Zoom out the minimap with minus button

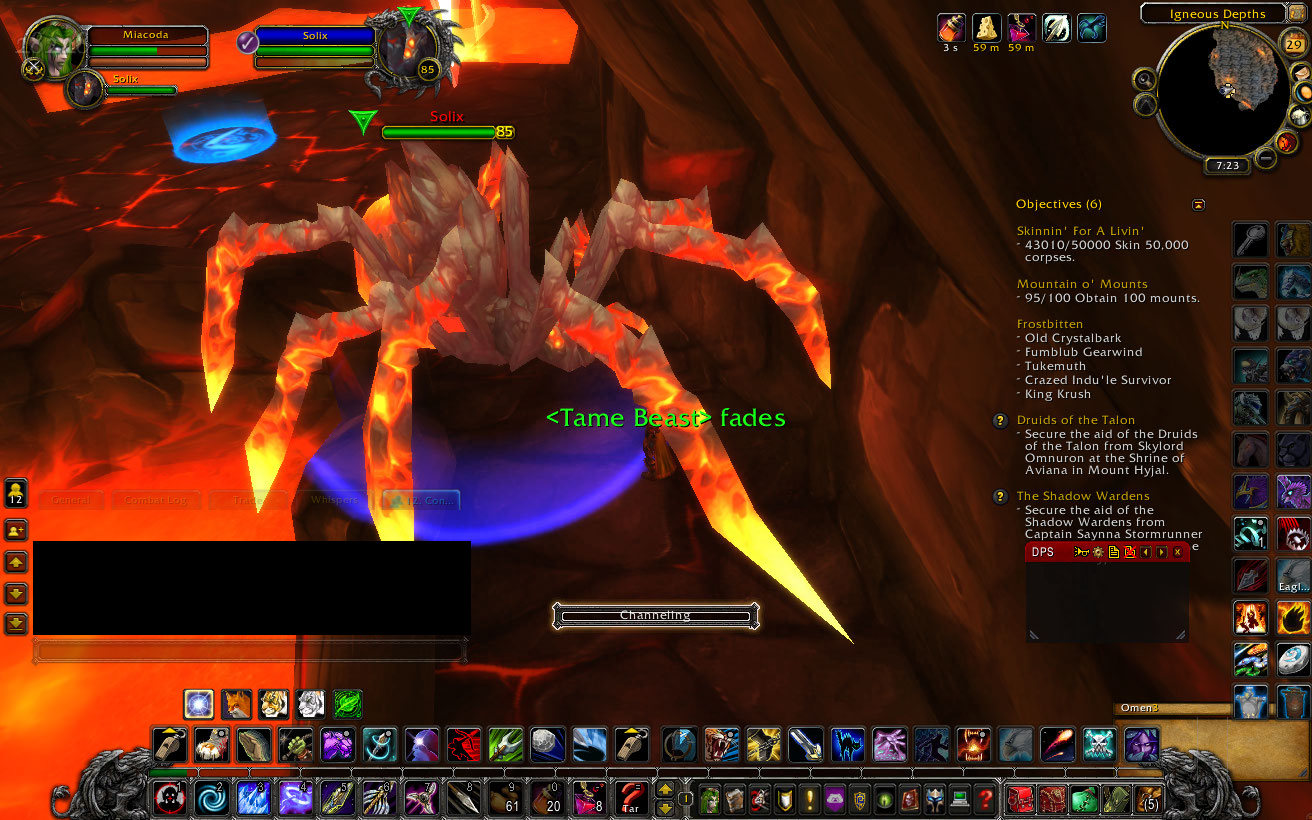[x=1266, y=158]
